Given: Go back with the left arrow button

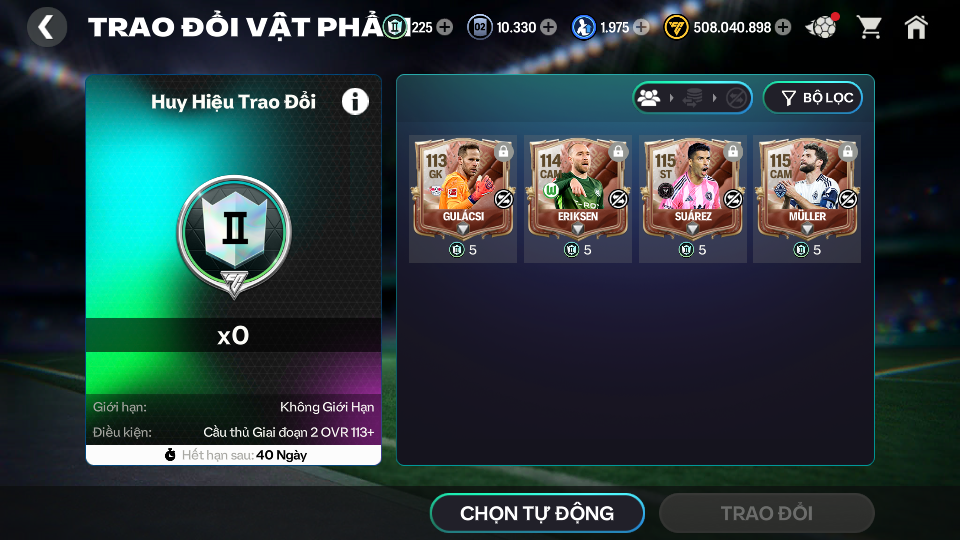Looking at the screenshot, I should [x=47, y=27].
